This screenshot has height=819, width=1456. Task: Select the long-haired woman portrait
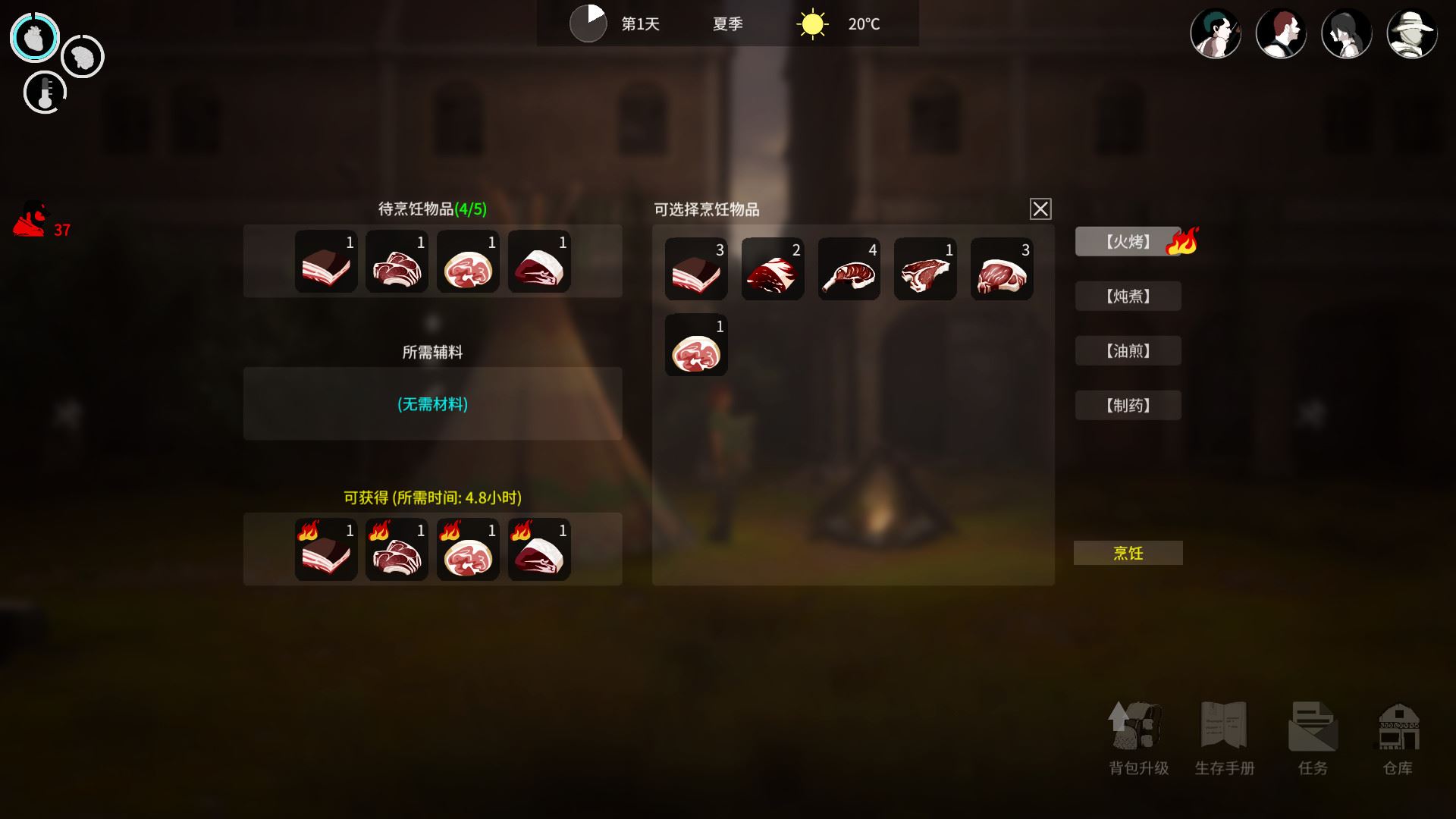[x=1346, y=34]
